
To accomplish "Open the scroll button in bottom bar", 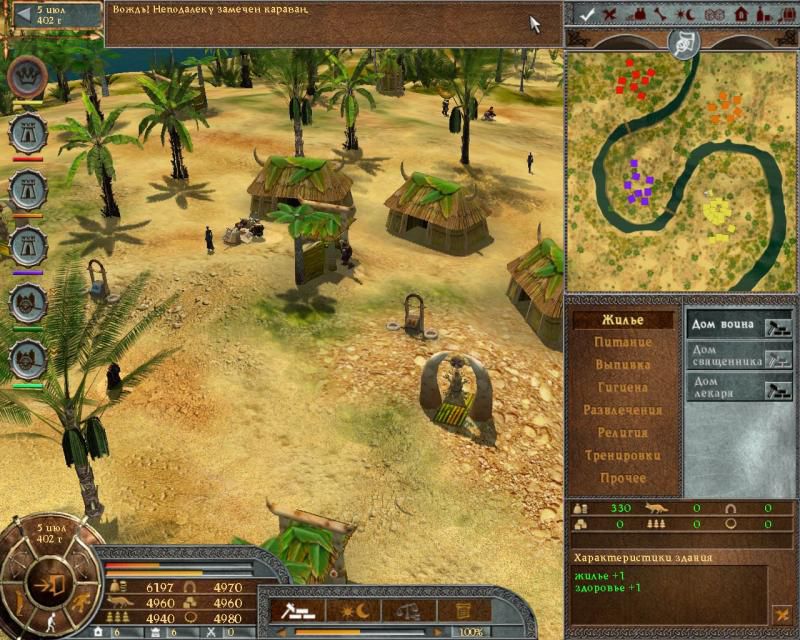I will pyautogui.click(x=462, y=610).
